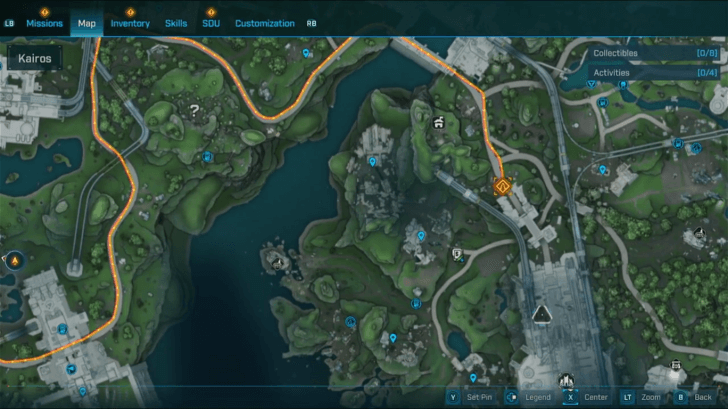The image size is (728, 409).
Task: Open the SDU tab
Action: 211,23
